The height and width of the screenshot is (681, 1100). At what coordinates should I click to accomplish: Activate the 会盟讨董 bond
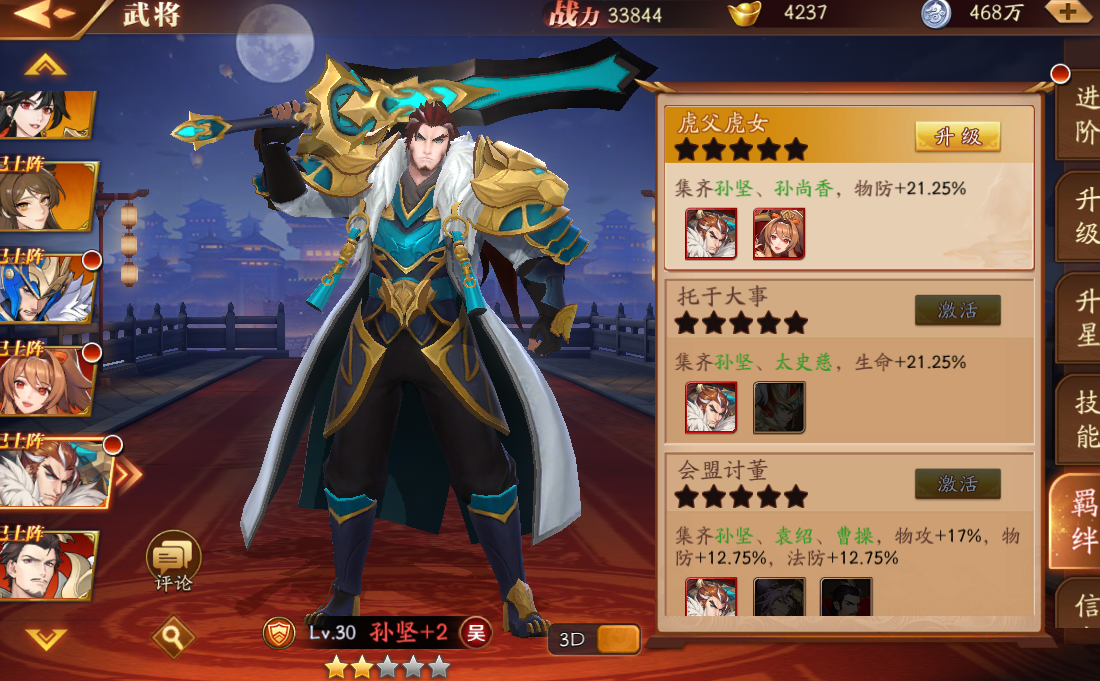(x=957, y=484)
